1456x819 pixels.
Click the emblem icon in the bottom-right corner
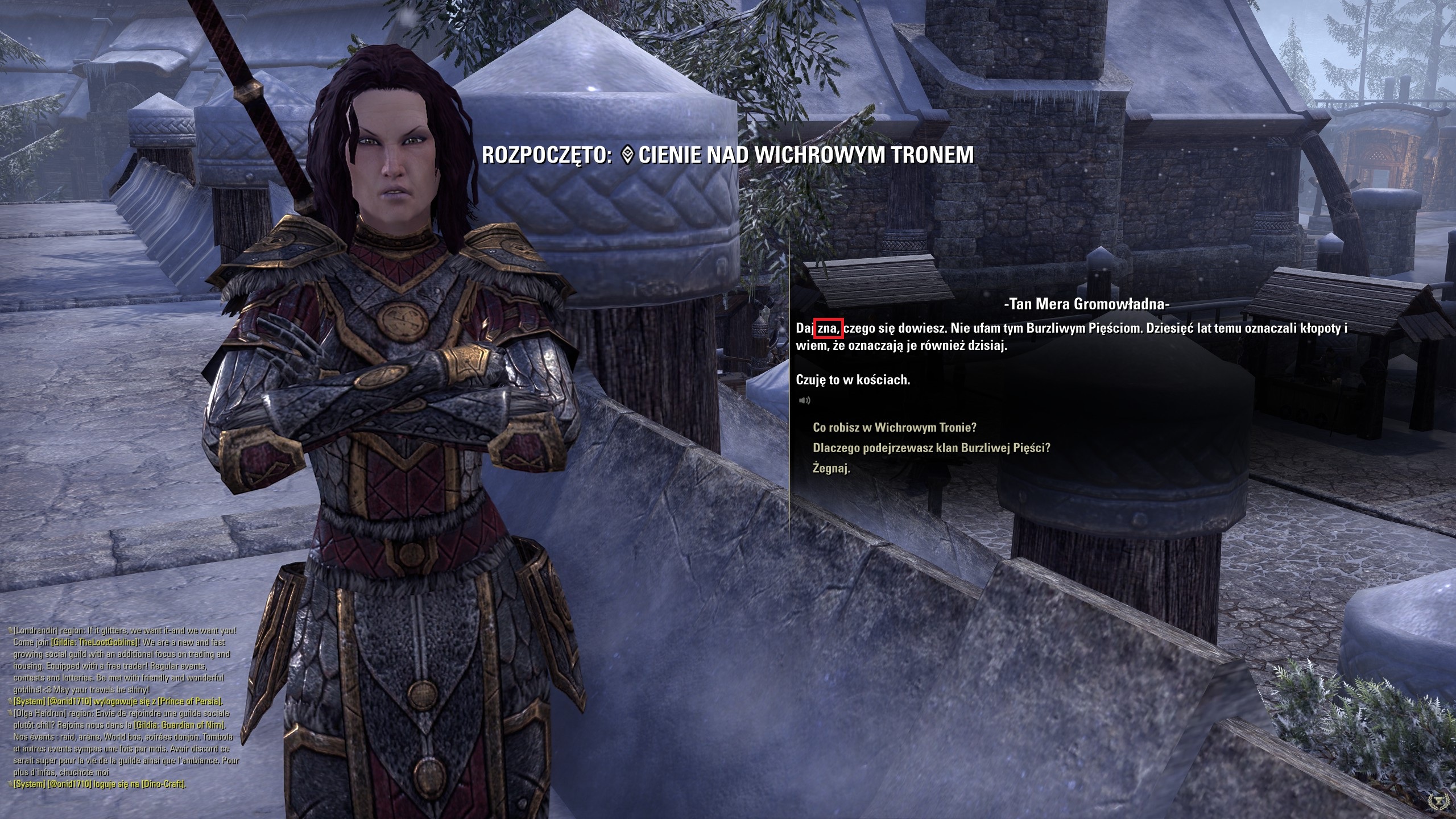(x=1440, y=801)
